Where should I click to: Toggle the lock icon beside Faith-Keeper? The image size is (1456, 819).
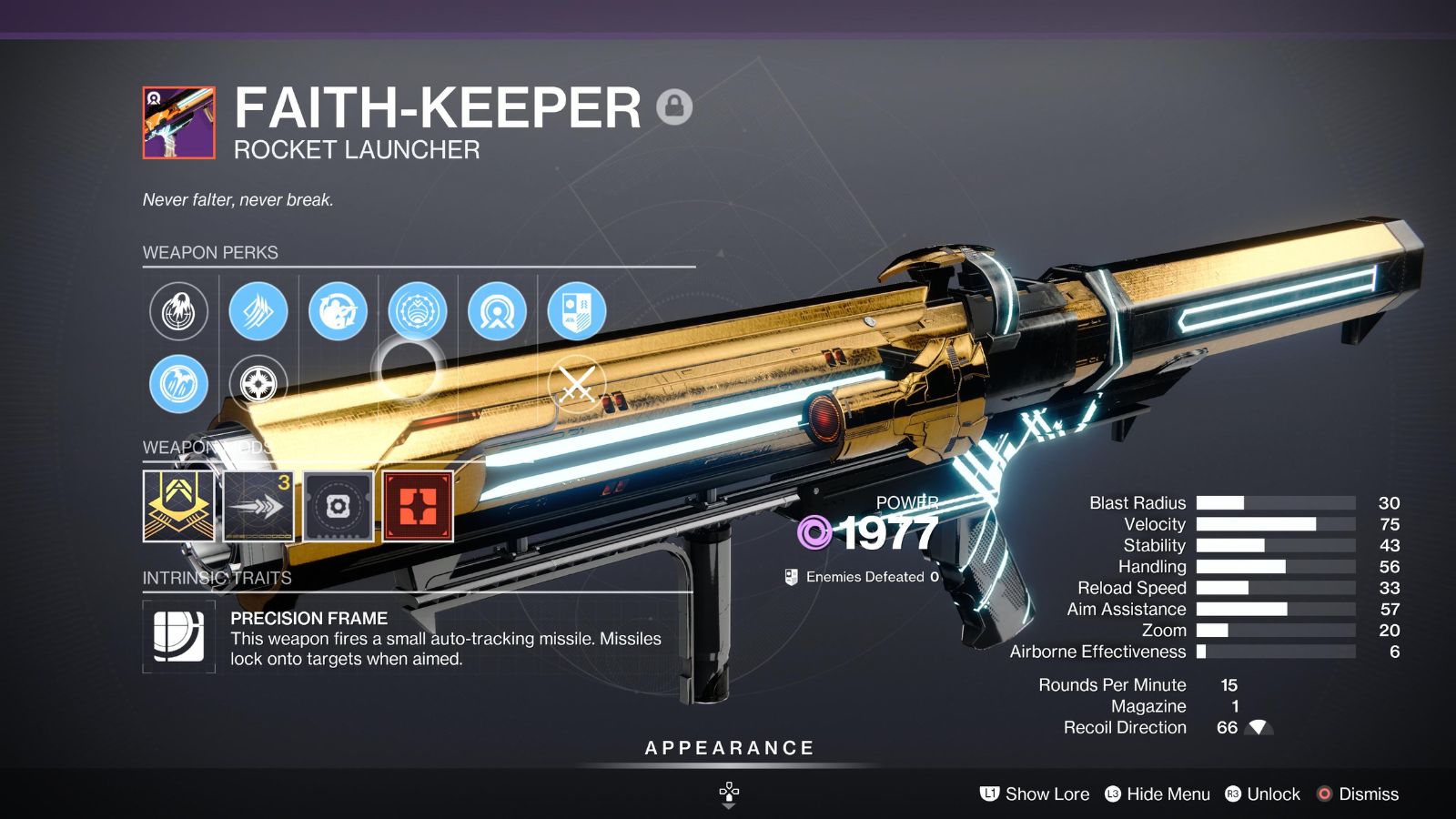coord(674,108)
